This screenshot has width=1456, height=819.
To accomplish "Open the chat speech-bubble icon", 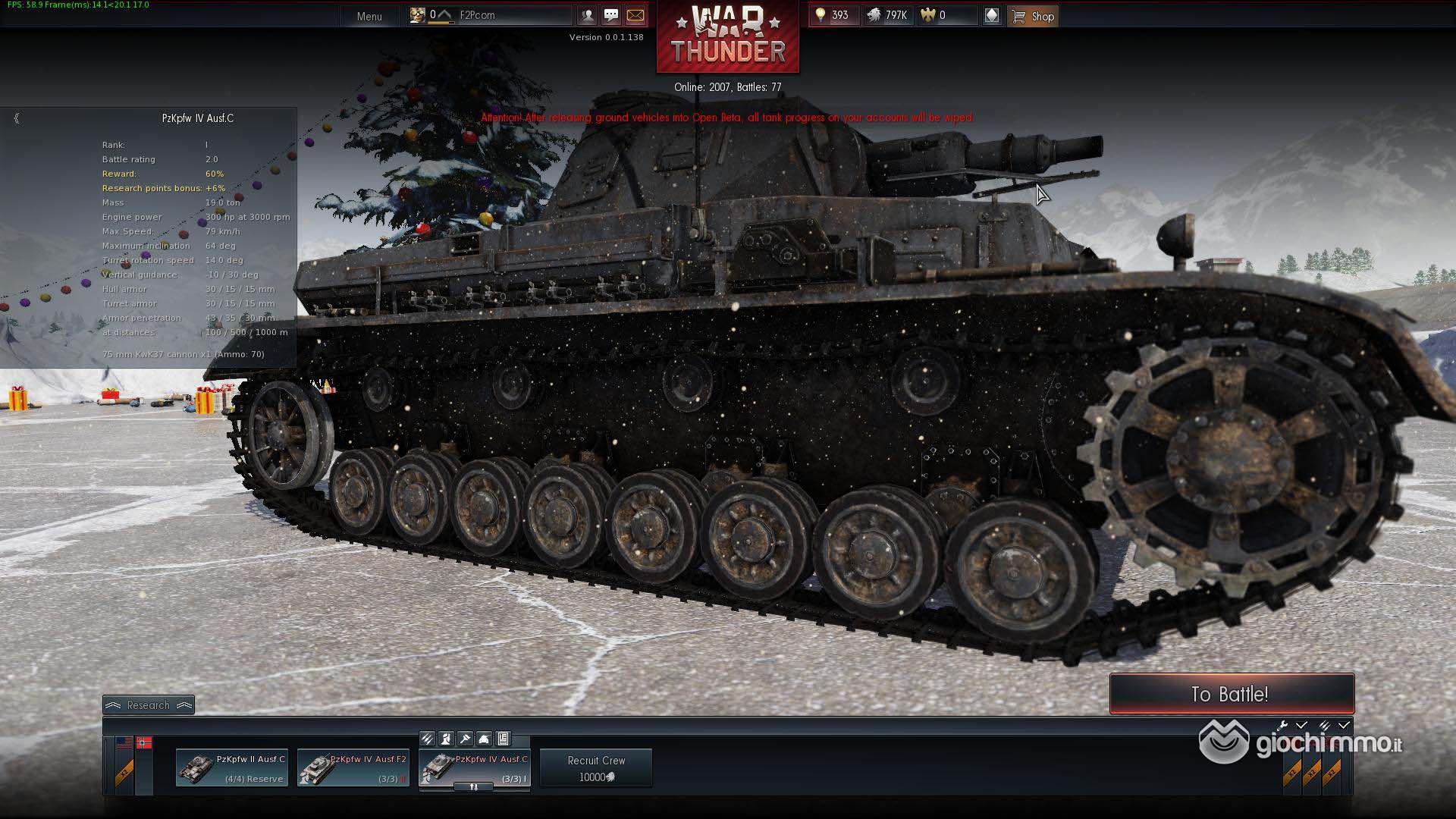I will pos(611,15).
